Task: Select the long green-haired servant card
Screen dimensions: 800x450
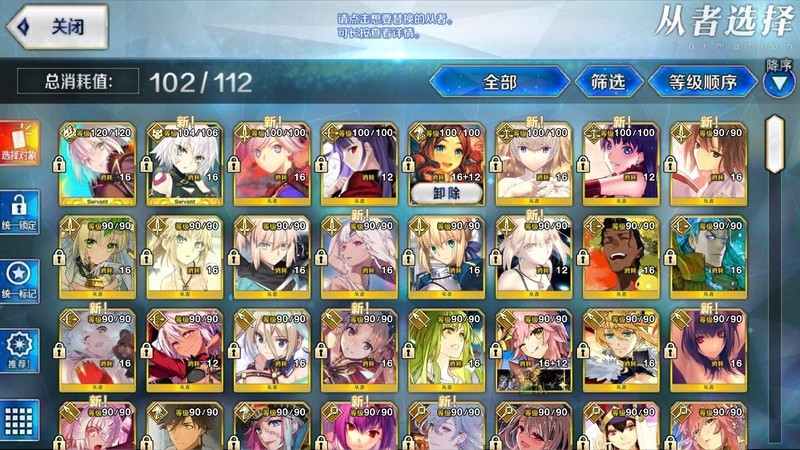Action: 446,350
